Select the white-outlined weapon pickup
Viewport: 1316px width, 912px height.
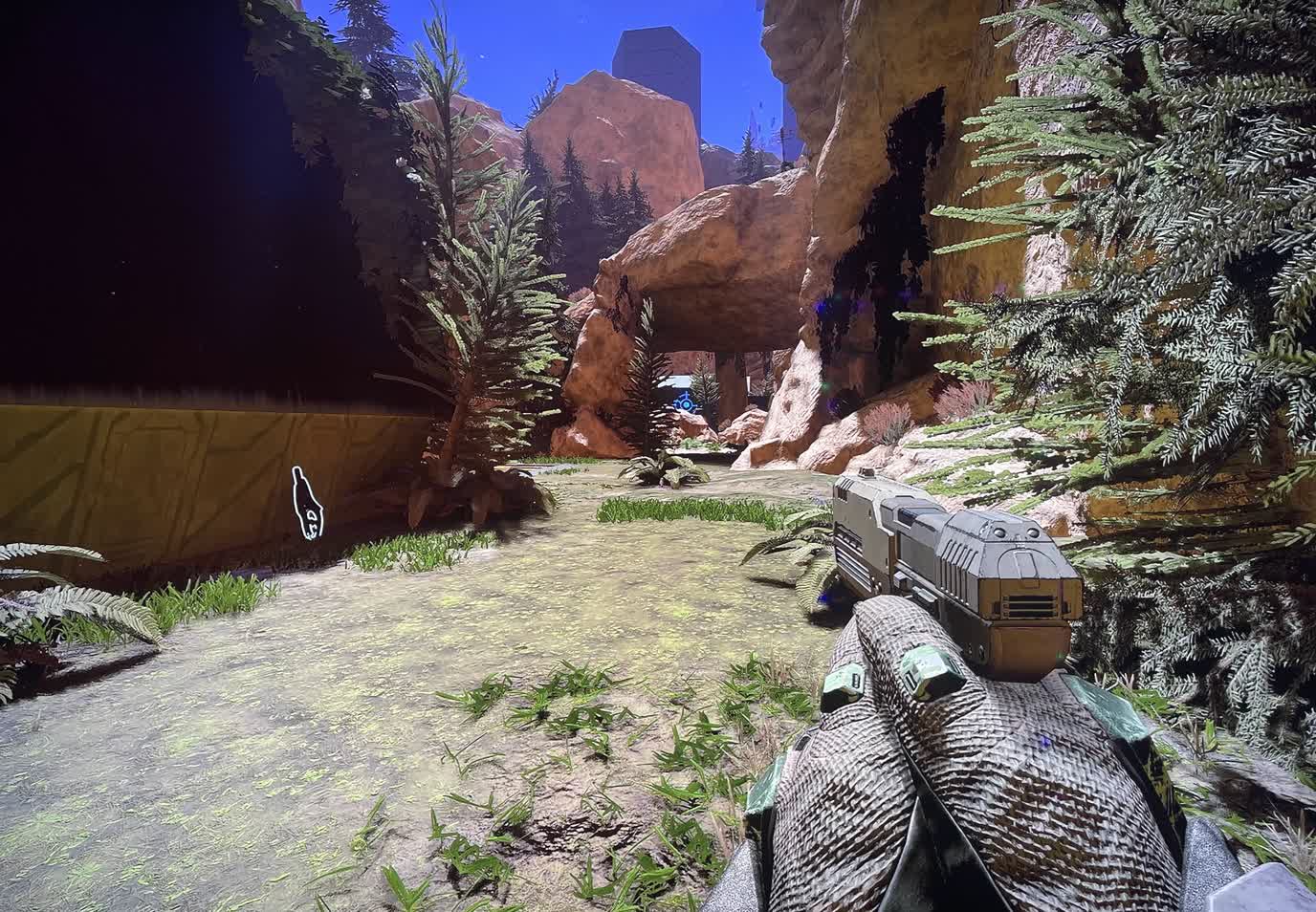307,504
